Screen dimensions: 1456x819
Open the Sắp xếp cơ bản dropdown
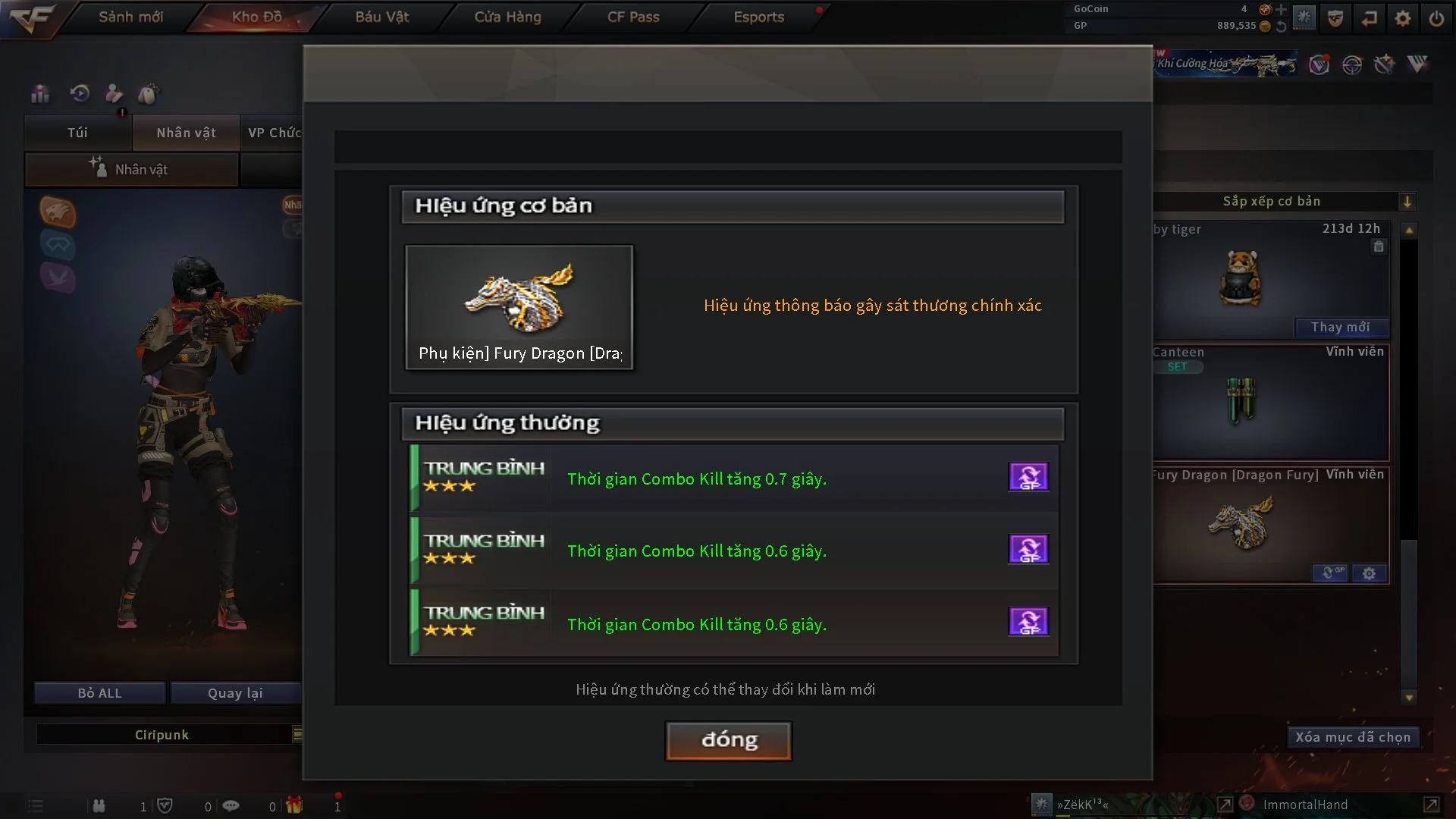coord(1407,202)
